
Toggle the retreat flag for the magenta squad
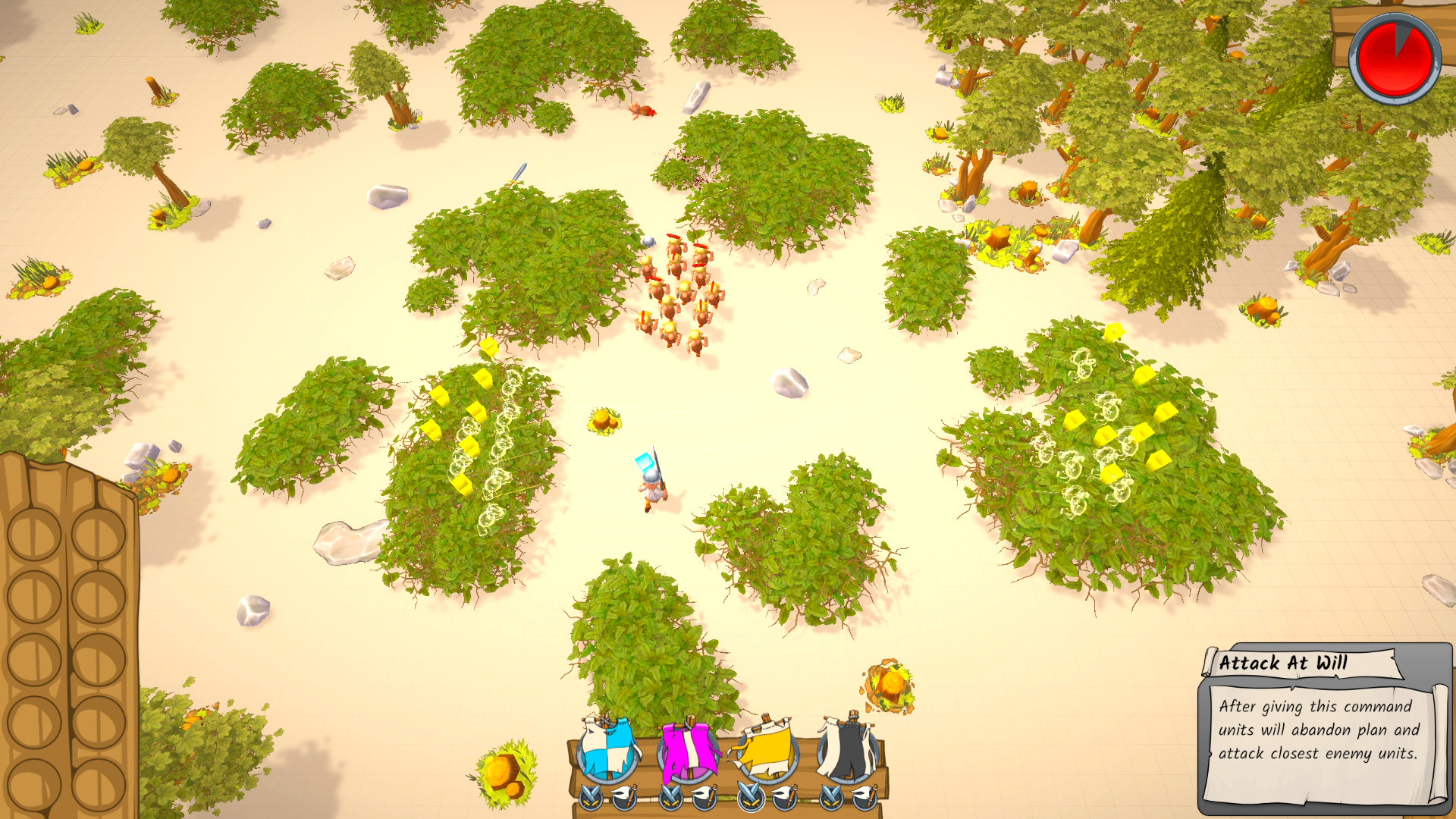(706, 798)
